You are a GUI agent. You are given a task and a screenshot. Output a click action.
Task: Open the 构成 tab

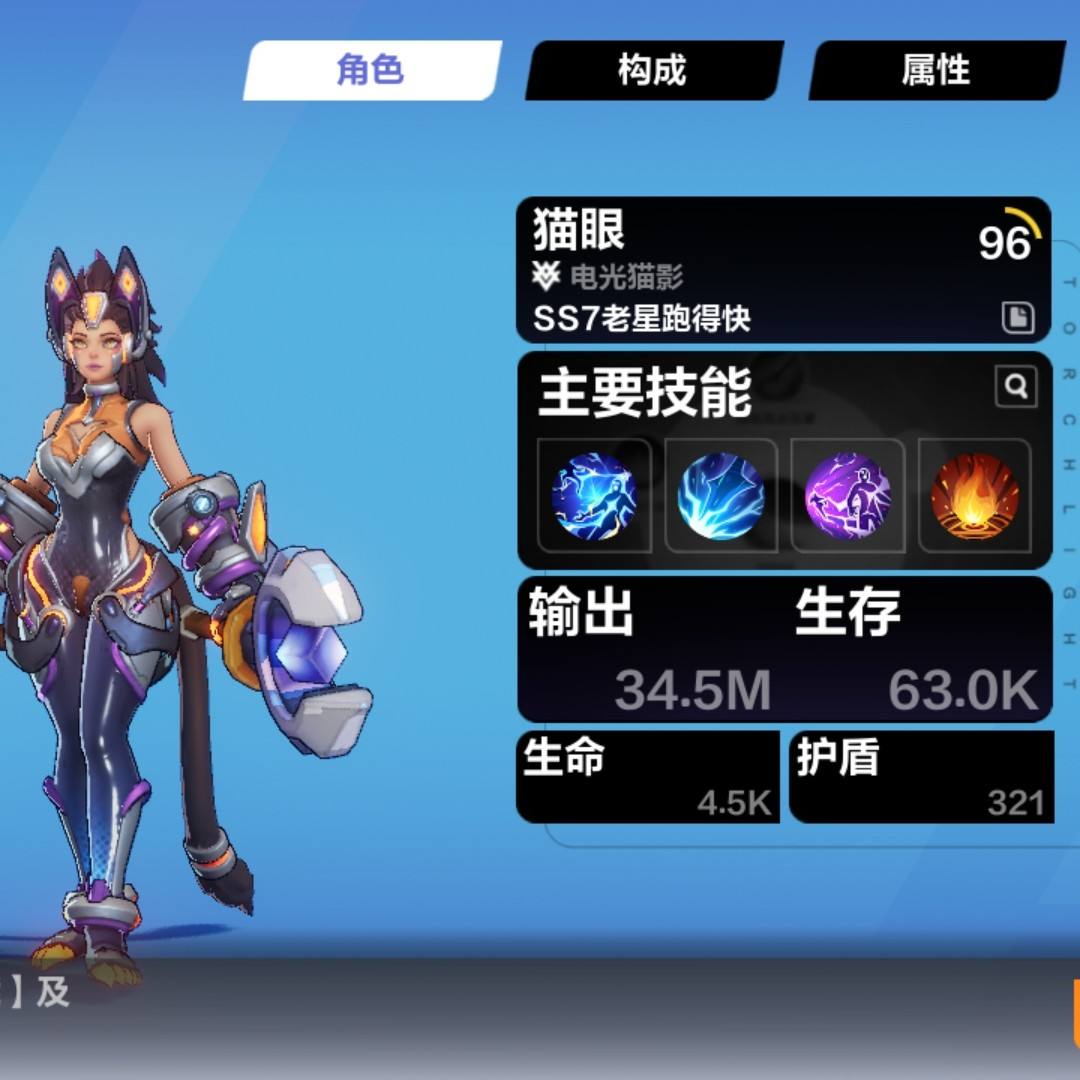(x=653, y=71)
